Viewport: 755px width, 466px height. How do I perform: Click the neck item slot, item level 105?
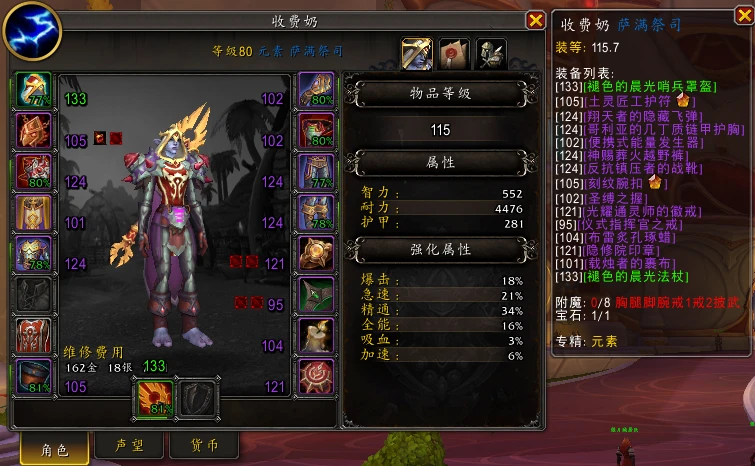tap(33, 131)
